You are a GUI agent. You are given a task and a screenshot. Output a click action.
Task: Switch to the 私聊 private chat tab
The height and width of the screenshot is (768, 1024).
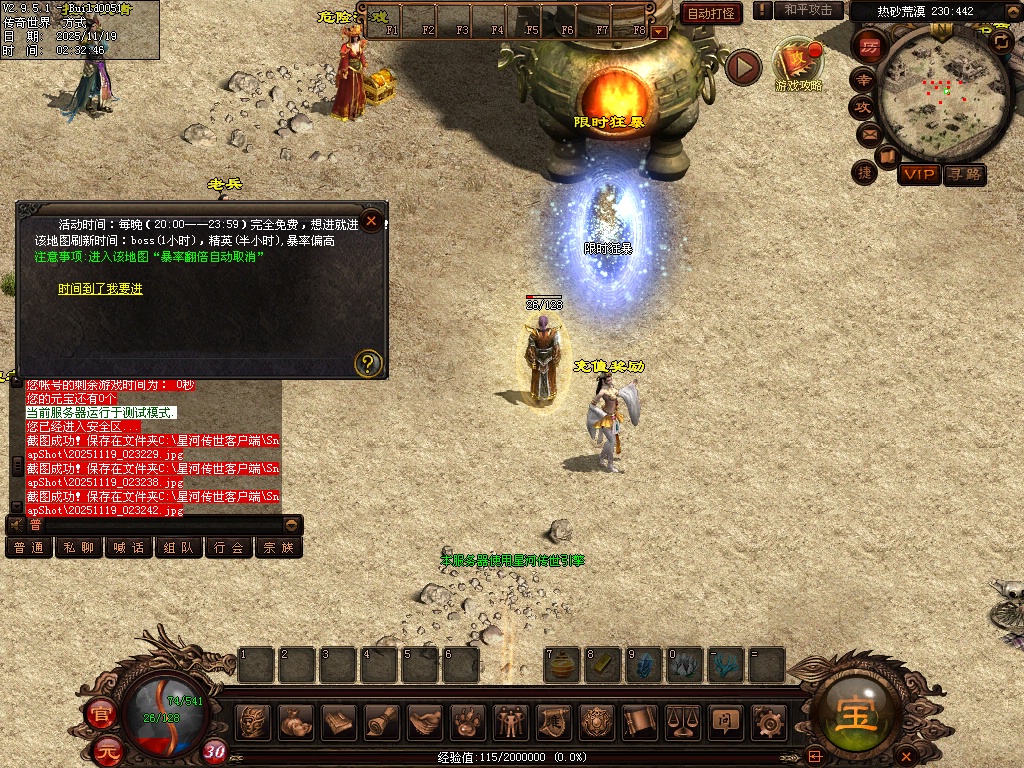tap(79, 548)
